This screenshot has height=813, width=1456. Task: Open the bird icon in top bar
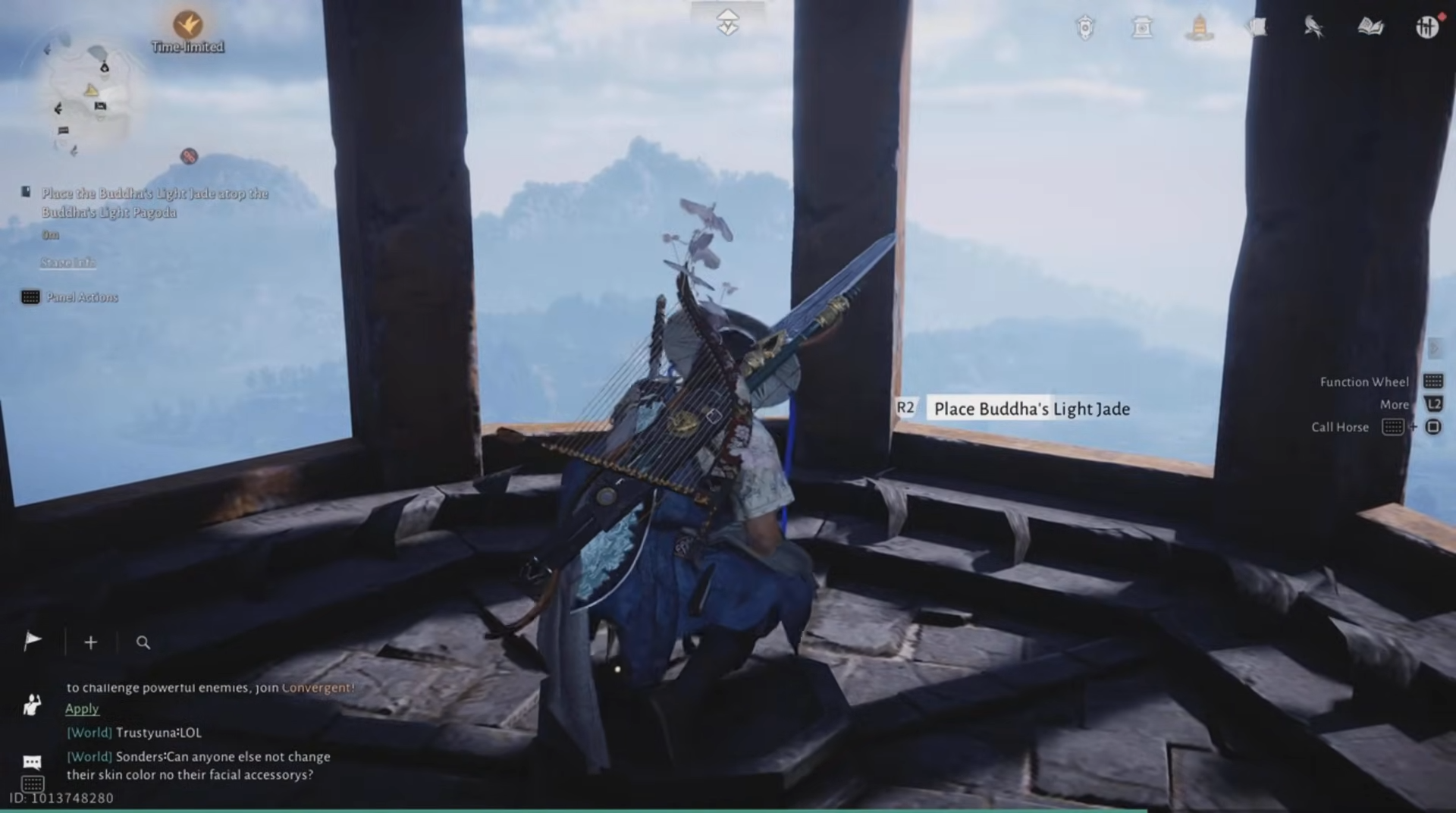tap(1313, 28)
